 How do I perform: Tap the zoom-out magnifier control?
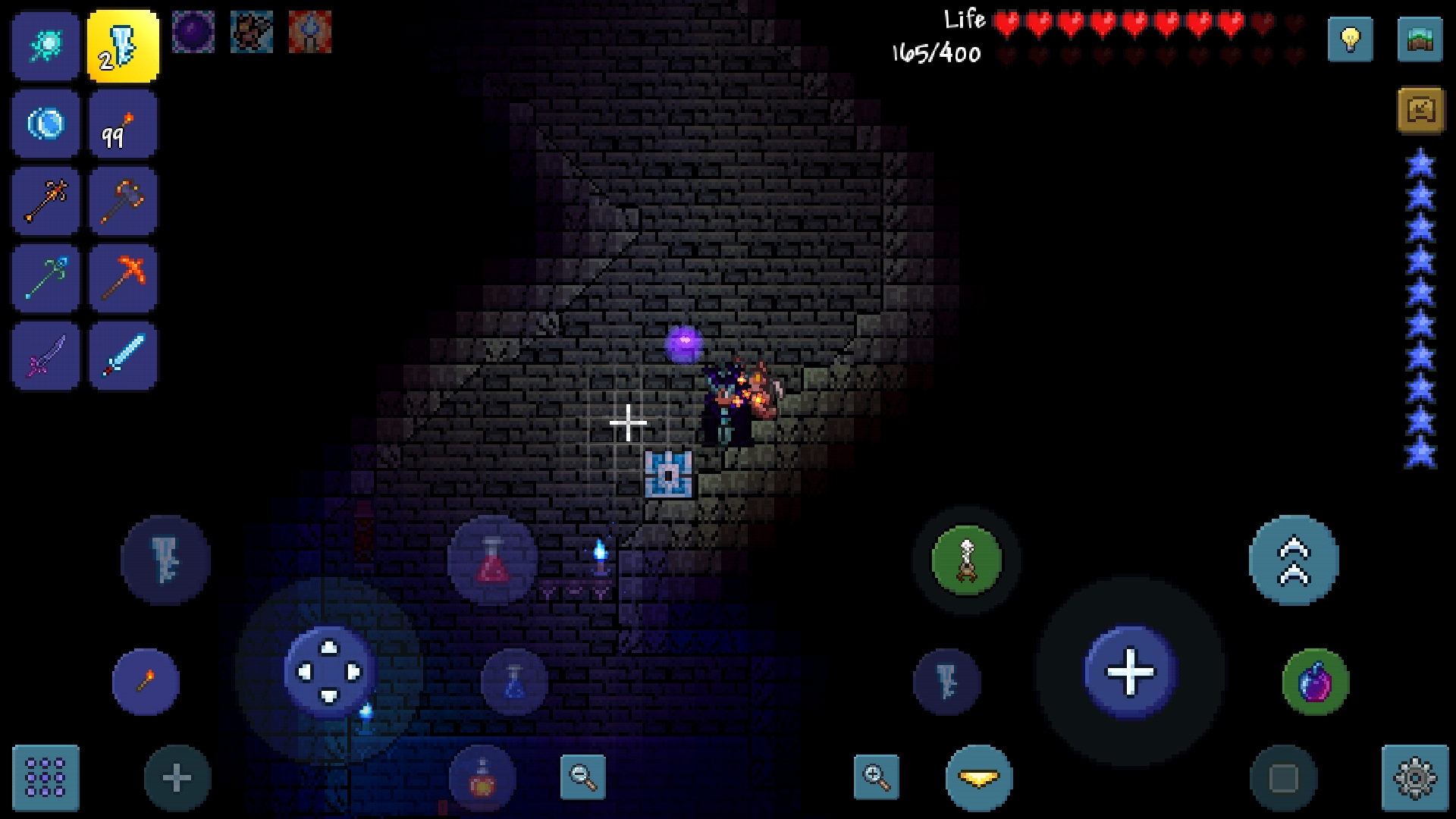coord(584,777)
